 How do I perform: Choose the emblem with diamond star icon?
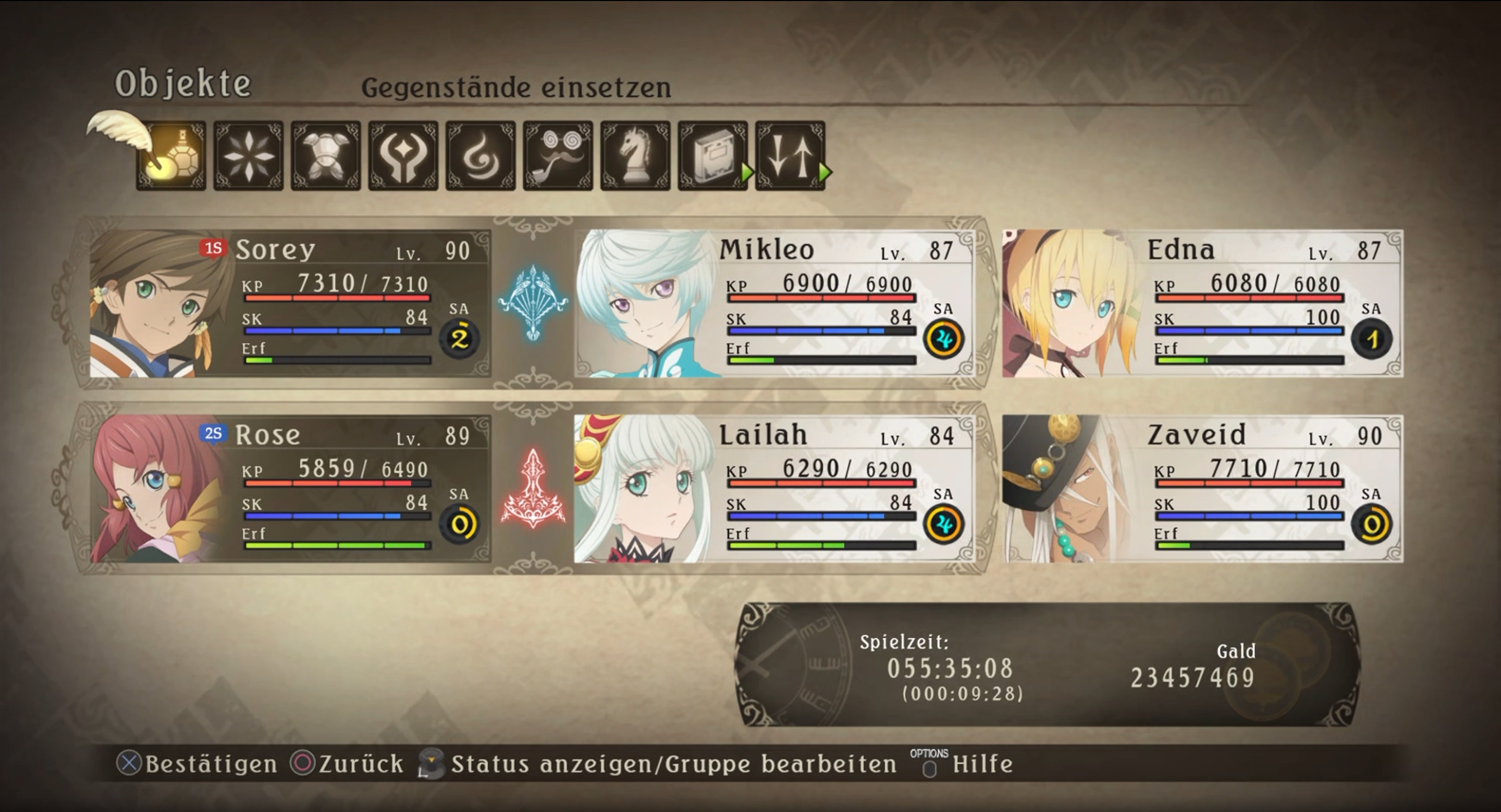pos(403,155)
